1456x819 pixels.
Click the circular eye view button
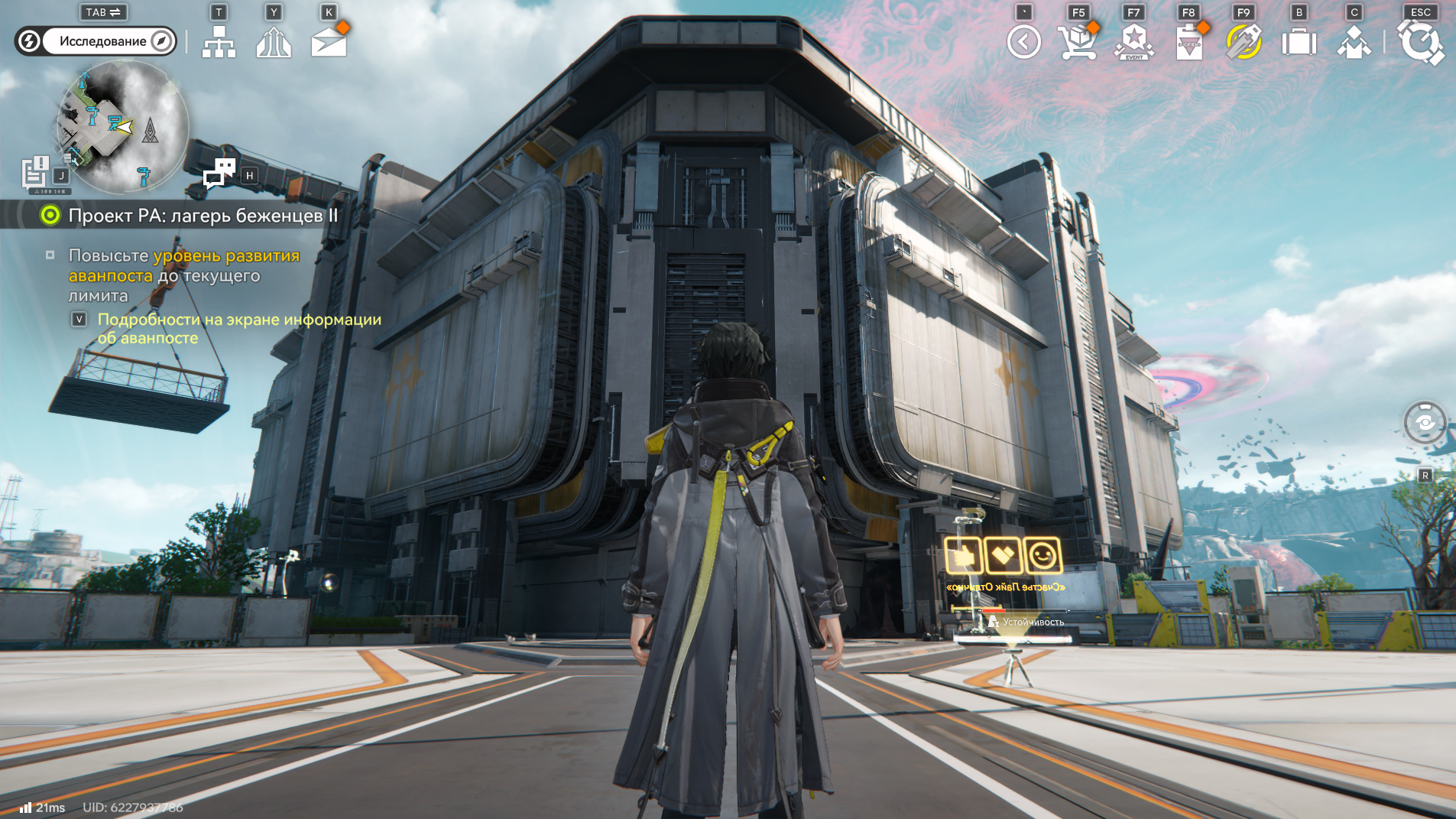click(1425, 422)
